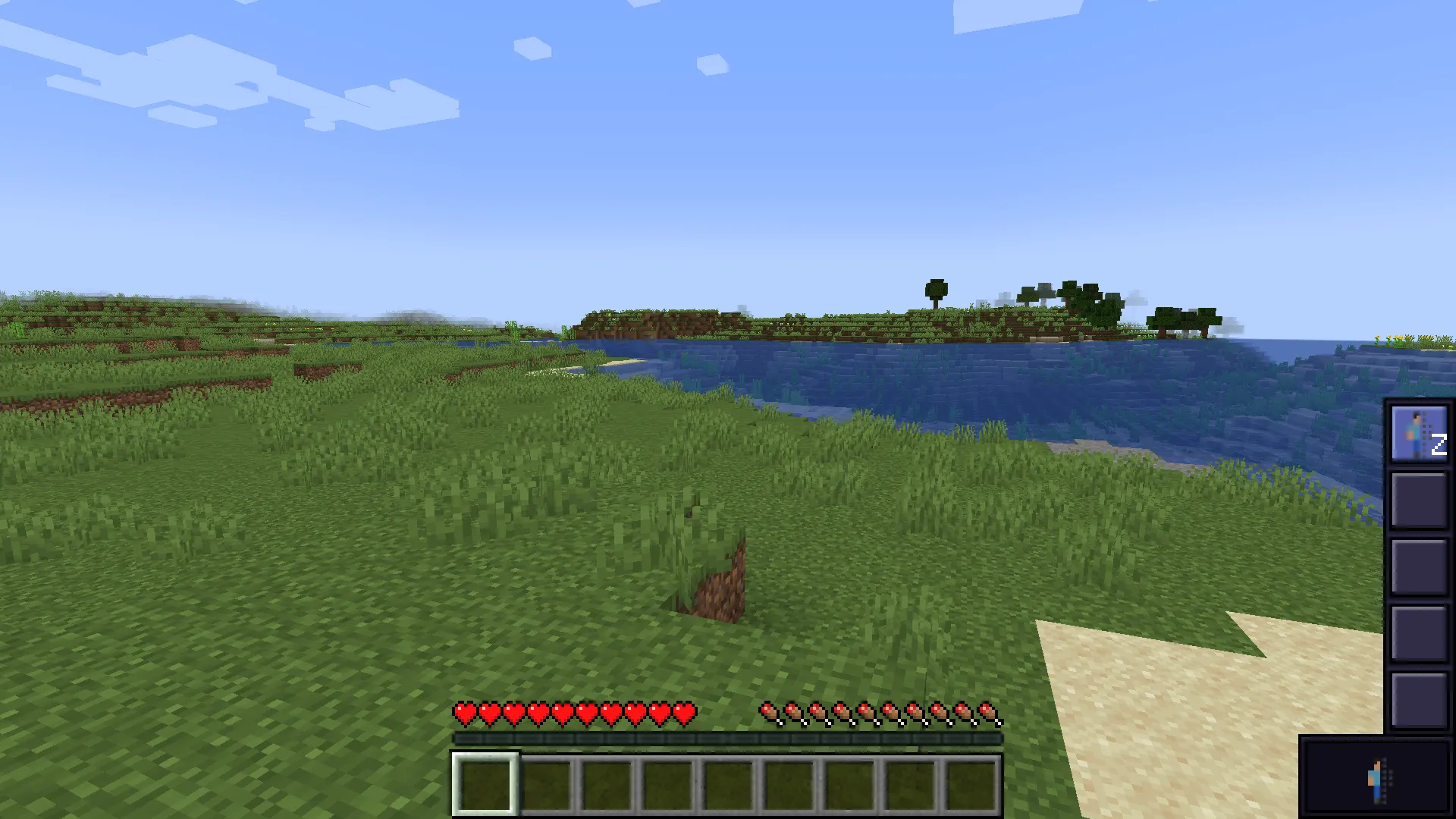Select the last hotbar slot

pos(973,785)
